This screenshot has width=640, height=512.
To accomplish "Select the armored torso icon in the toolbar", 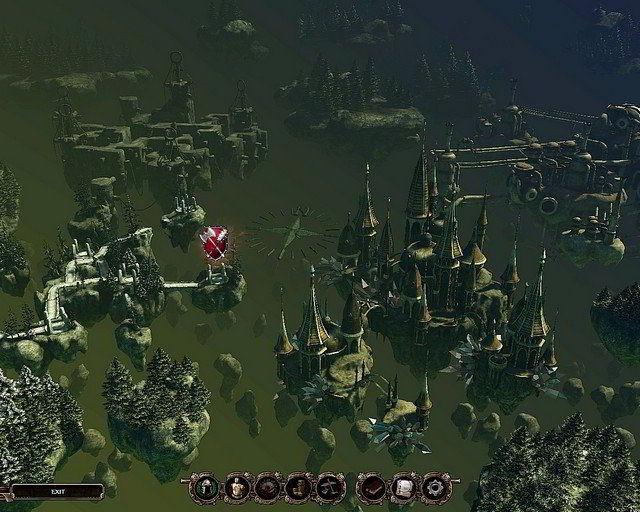I will click(237, 487).
